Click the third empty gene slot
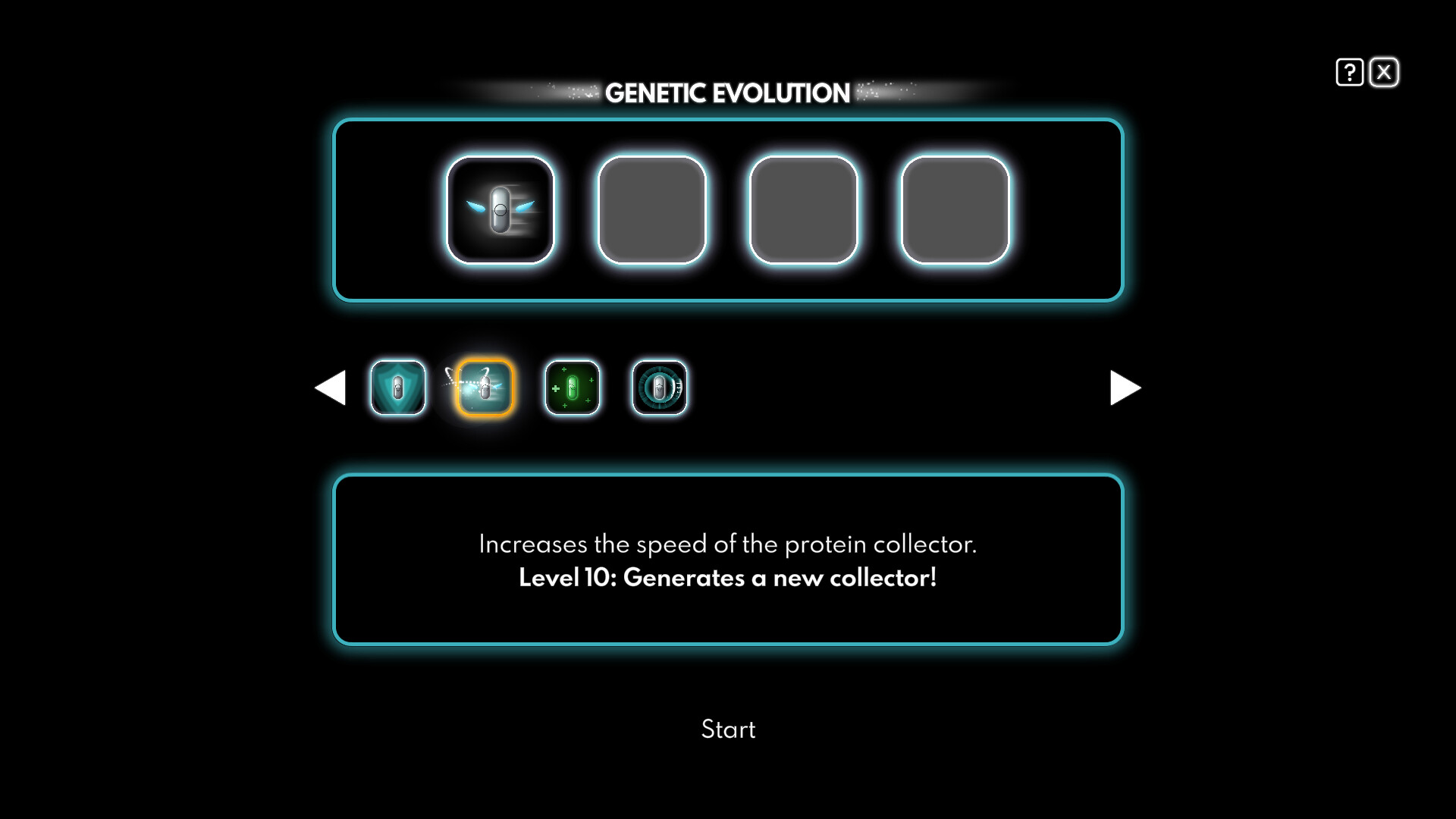This screenshot has height=819, width=1456. pyautogui.click(x=803, y=209)
